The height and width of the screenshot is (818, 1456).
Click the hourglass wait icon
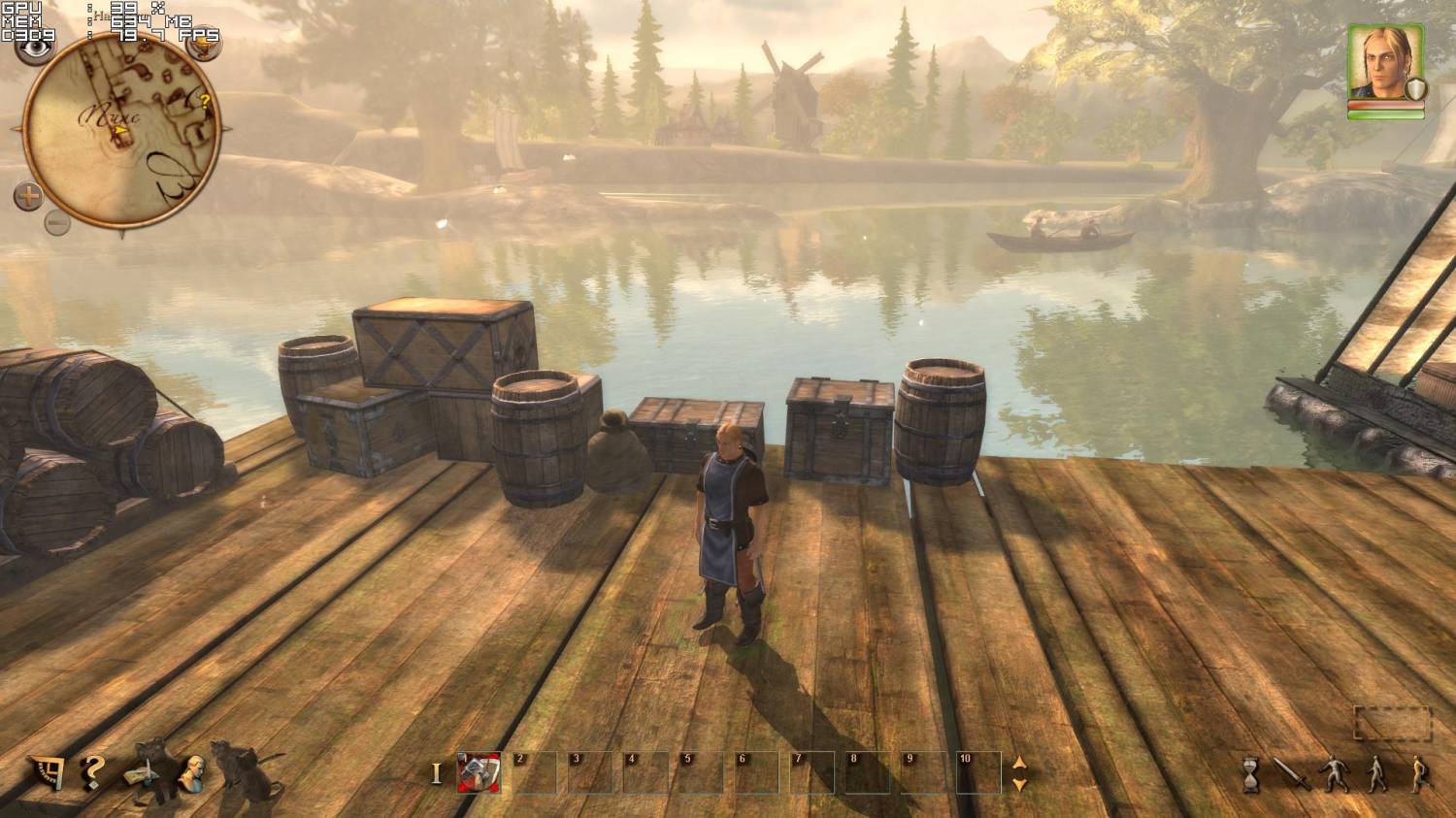[1251, 774]
